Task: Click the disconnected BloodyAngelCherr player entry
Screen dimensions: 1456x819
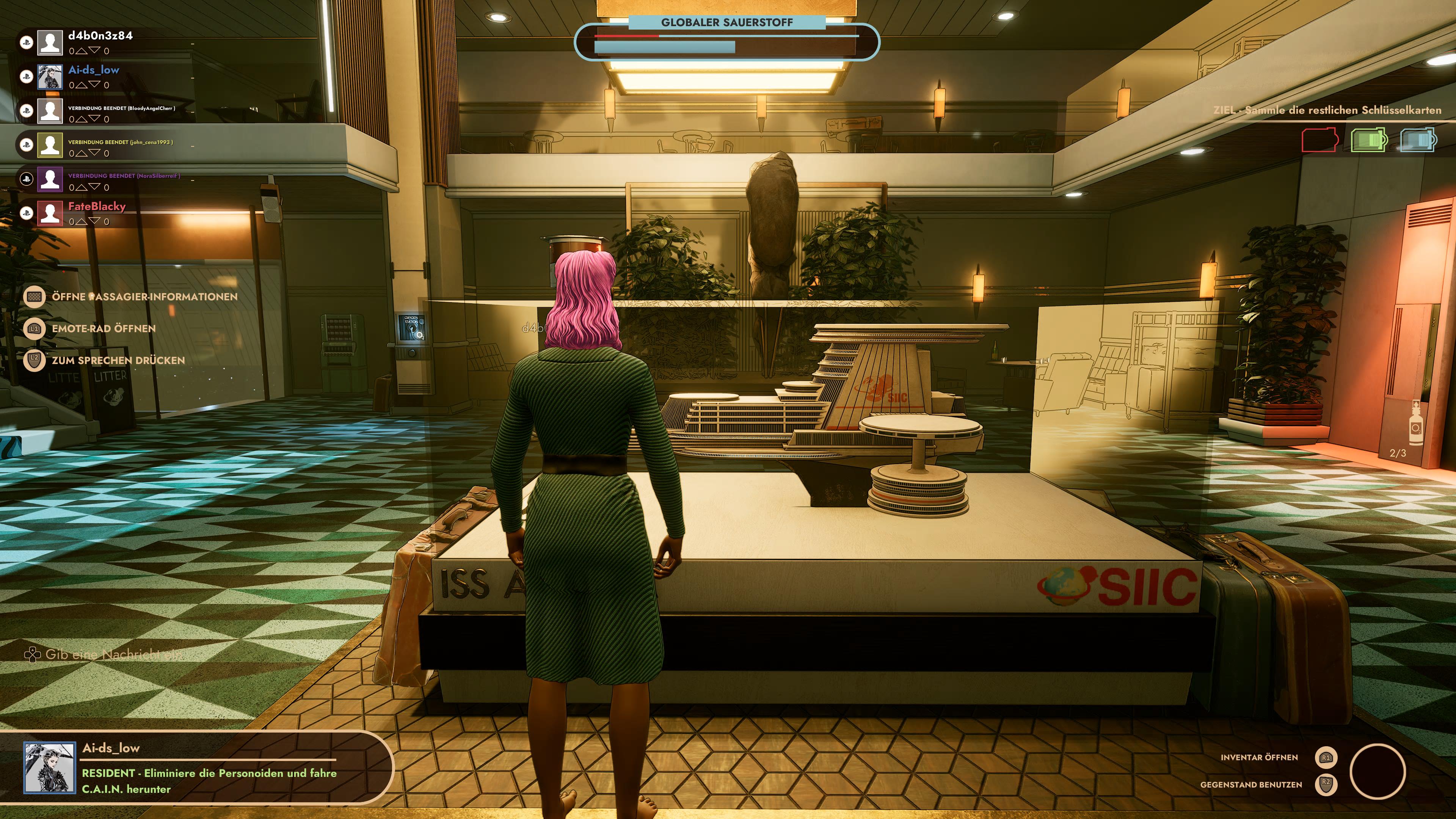Action: point(121,108)
